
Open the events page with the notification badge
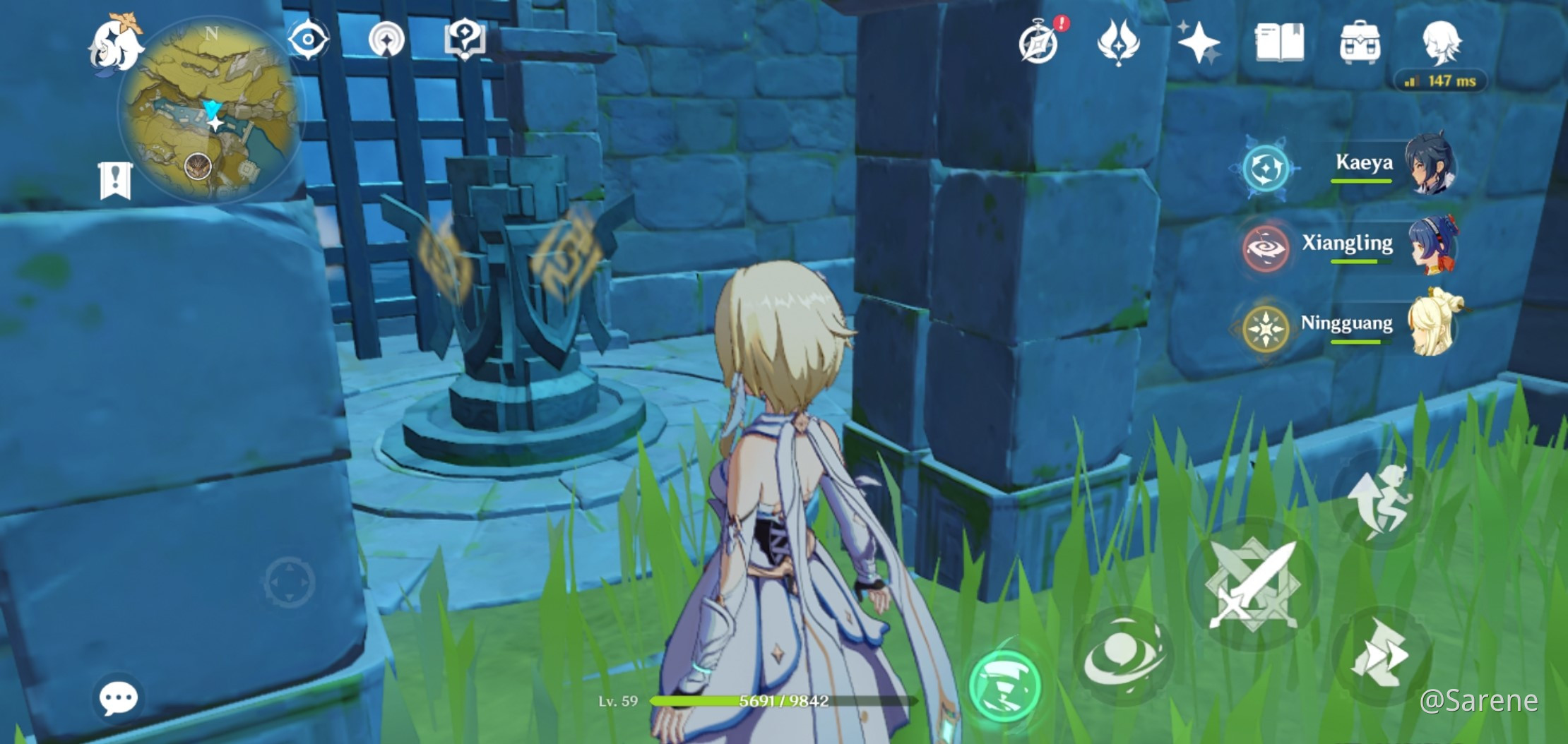1037,40
